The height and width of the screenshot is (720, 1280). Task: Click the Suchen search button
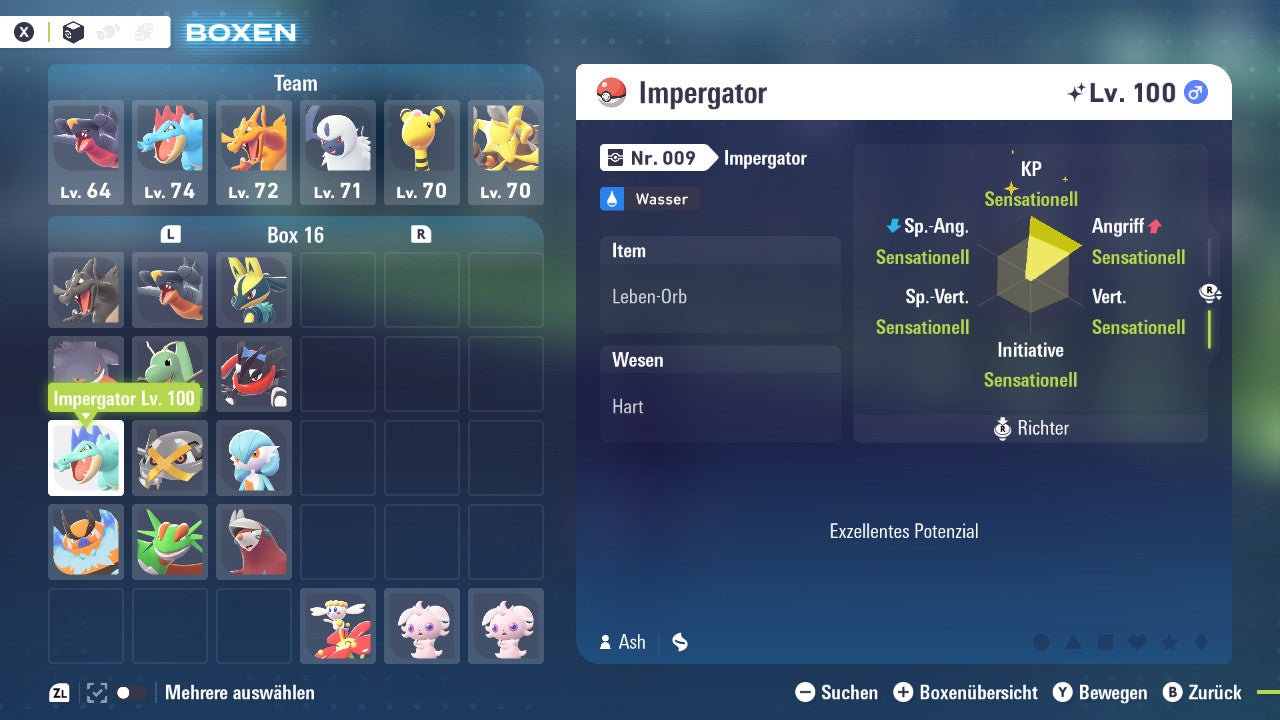(837, 692)
